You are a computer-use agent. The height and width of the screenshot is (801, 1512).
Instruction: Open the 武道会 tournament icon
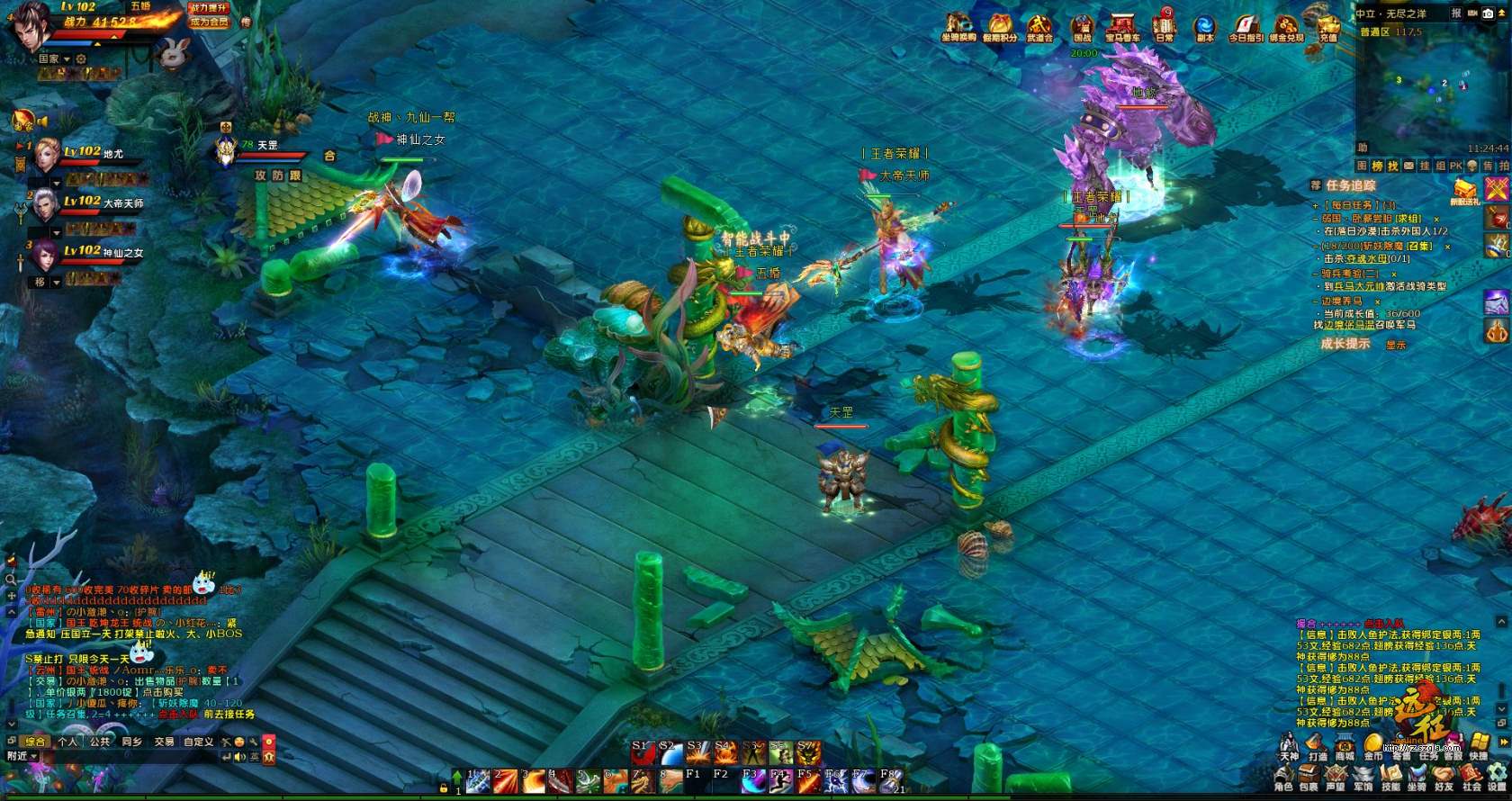point(1039,27)
